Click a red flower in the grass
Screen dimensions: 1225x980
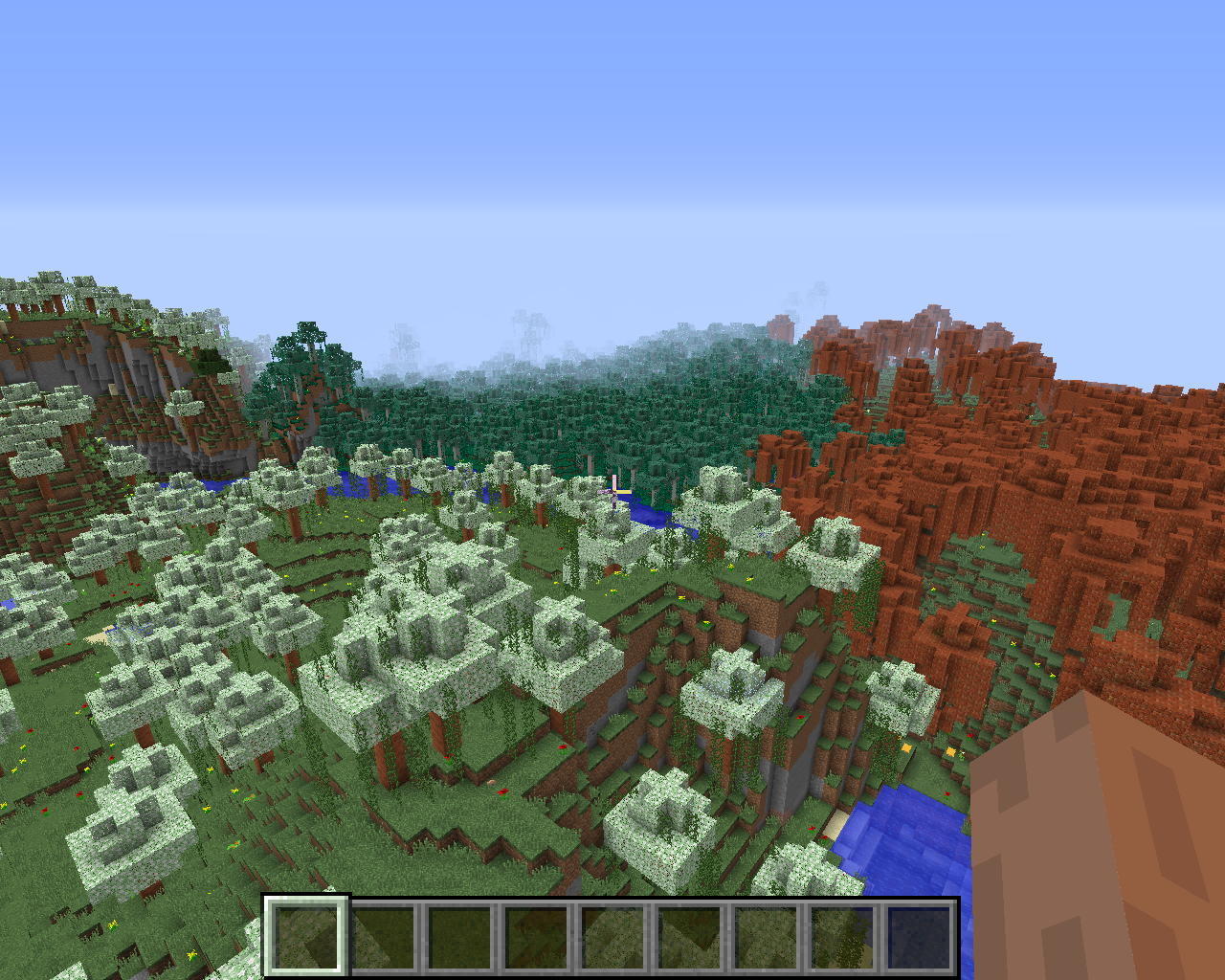(x=502, y=794)
